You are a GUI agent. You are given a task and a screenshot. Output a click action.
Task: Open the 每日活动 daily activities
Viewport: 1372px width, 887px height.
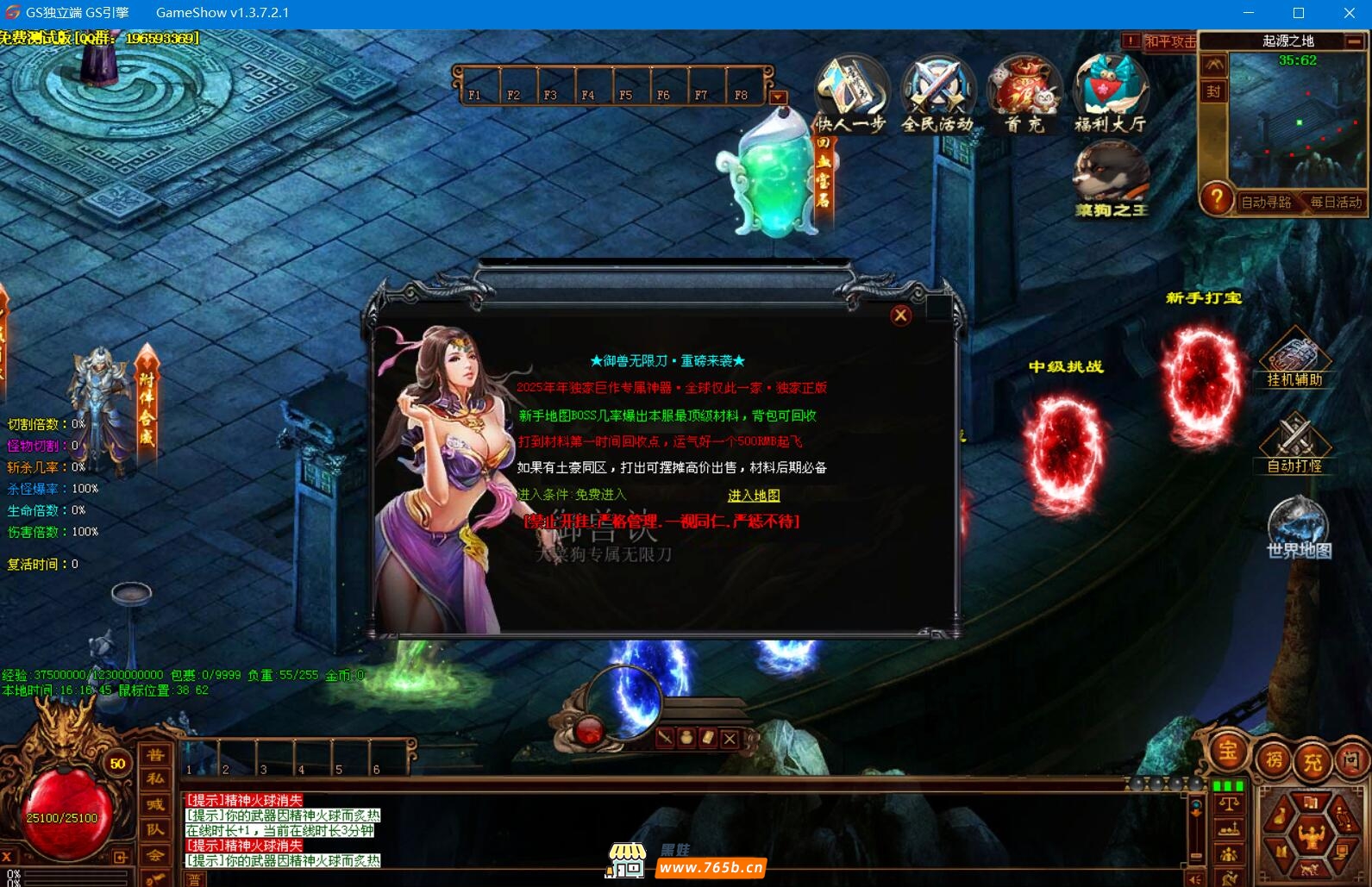click(1336, 203)
